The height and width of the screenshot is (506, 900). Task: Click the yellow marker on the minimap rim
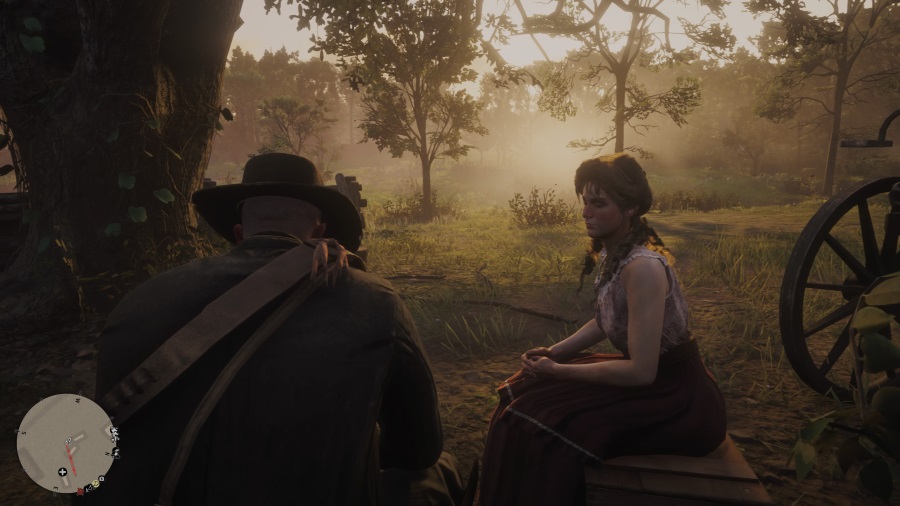click(x=95, y=483)
